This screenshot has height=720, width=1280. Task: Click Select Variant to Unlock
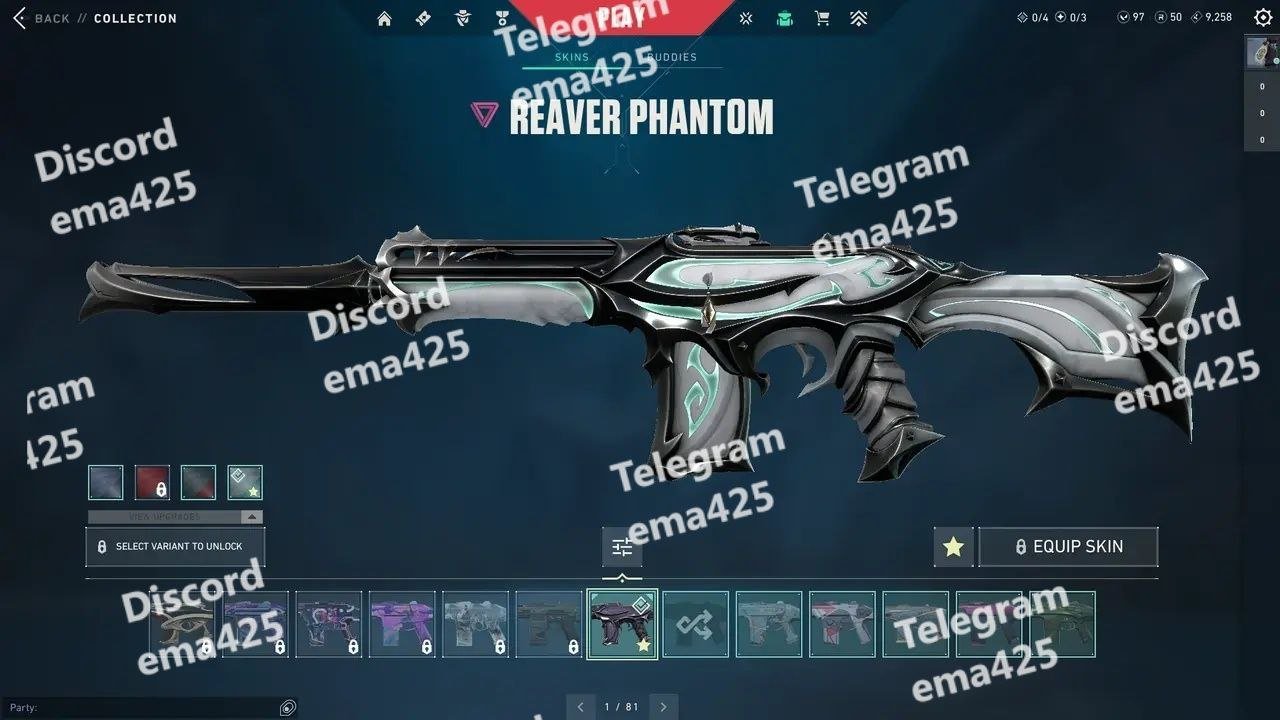click(x=175, y=547)
